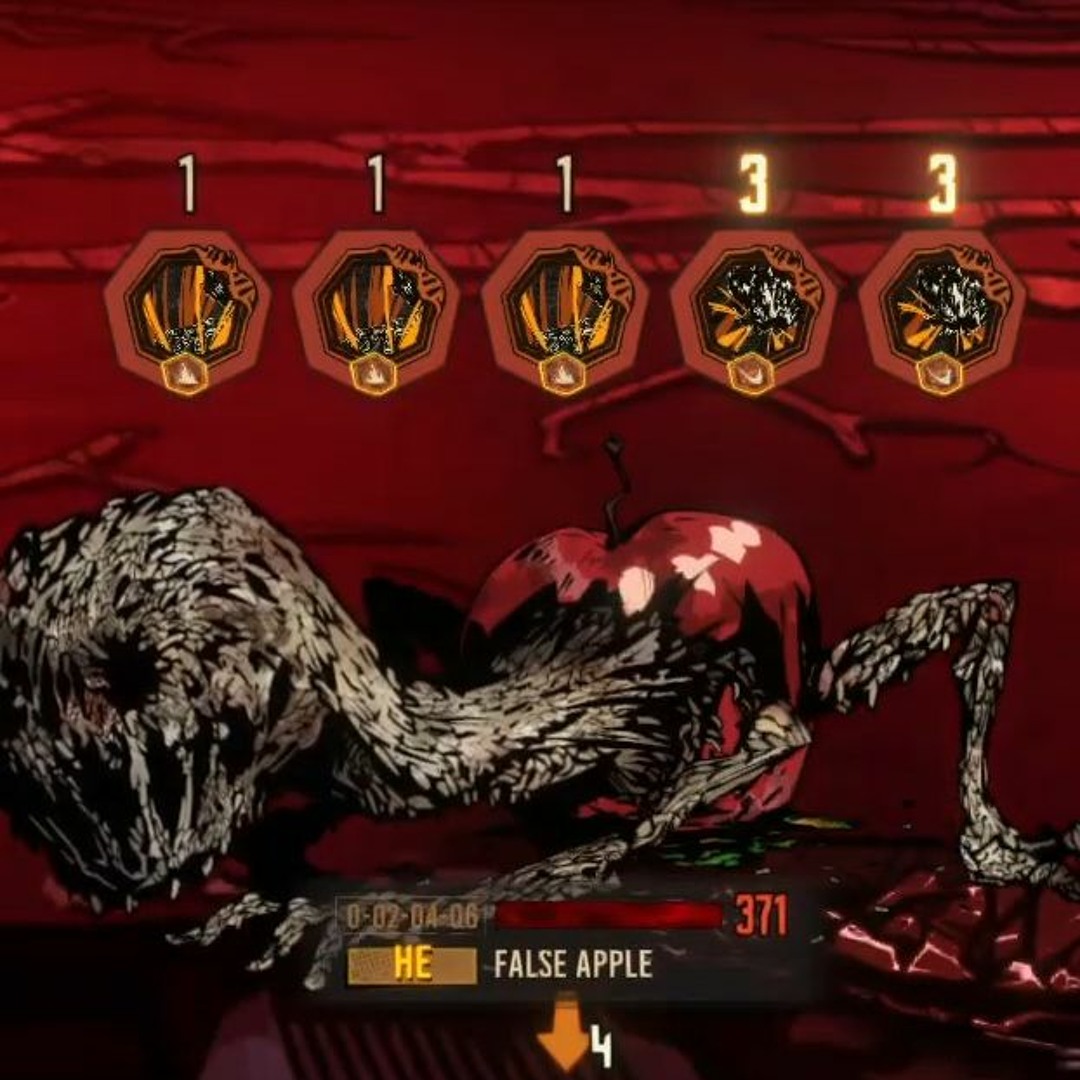Select the False Apple enemy nameplate
This screenshot has width=1080, height=1080.
[x=572, y=964]
